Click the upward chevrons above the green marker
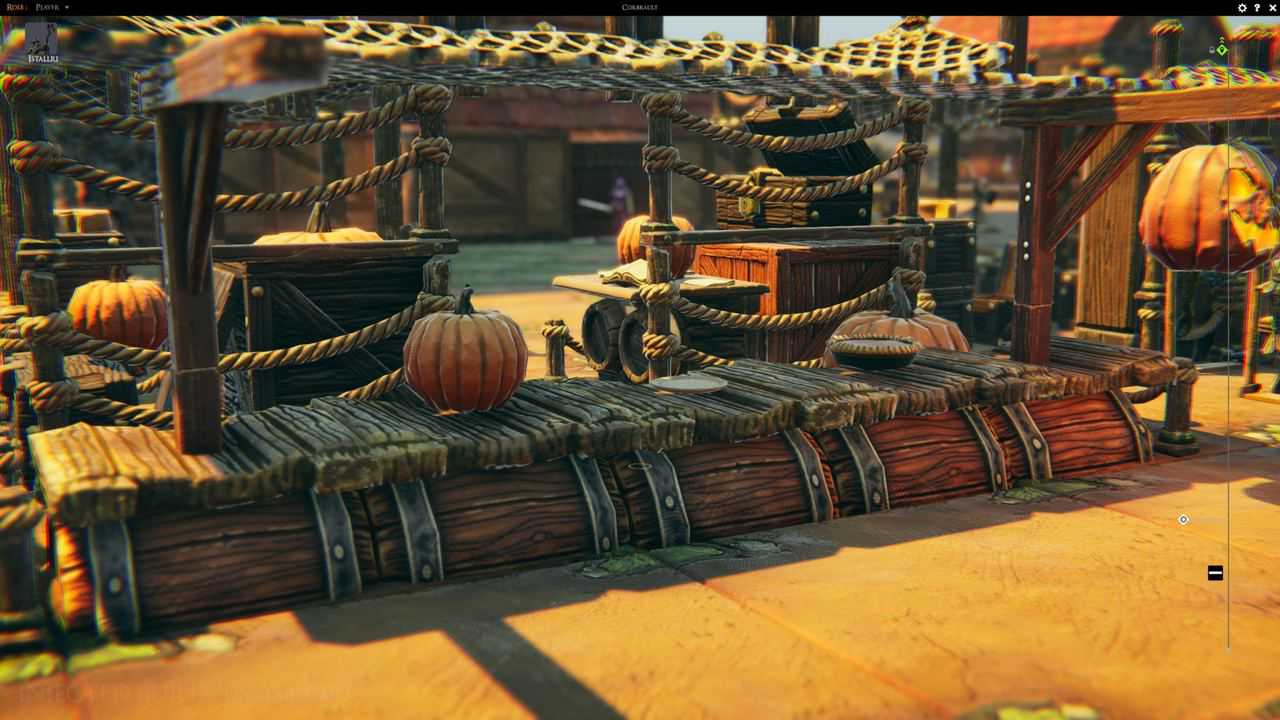1280x720 pixels. coord(1221,40)
